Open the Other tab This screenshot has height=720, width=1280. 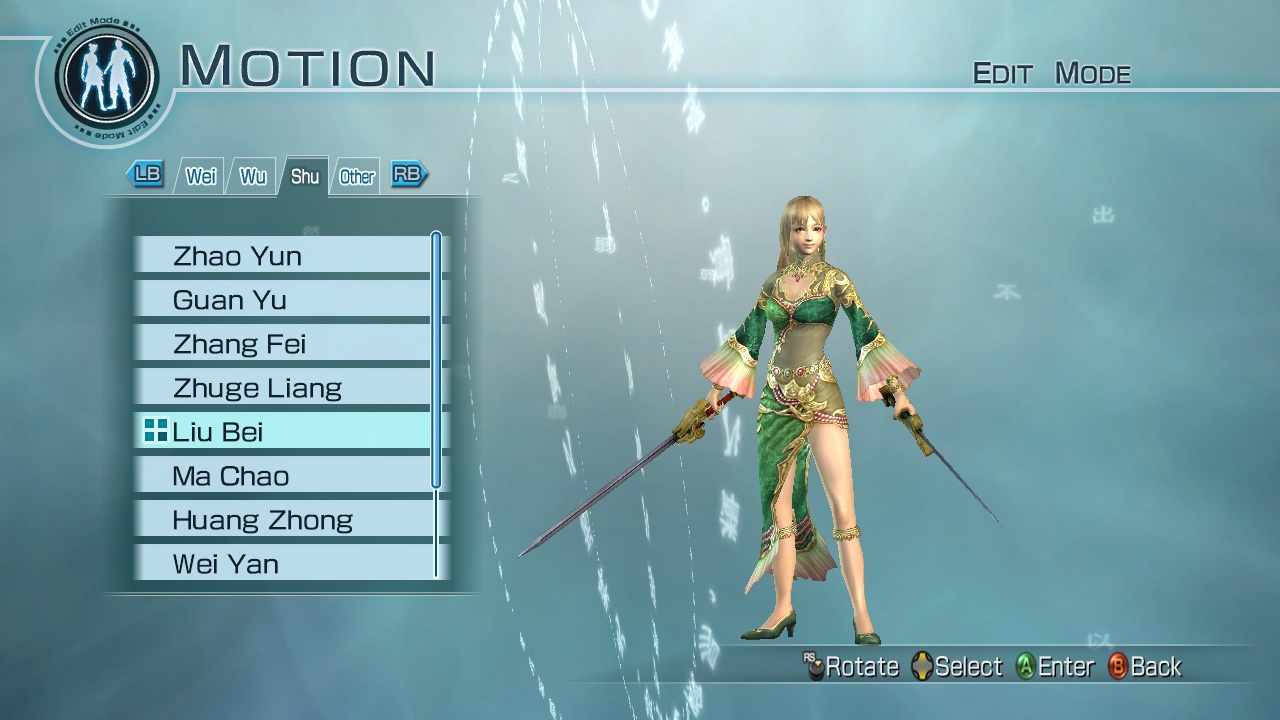point(356,176)
